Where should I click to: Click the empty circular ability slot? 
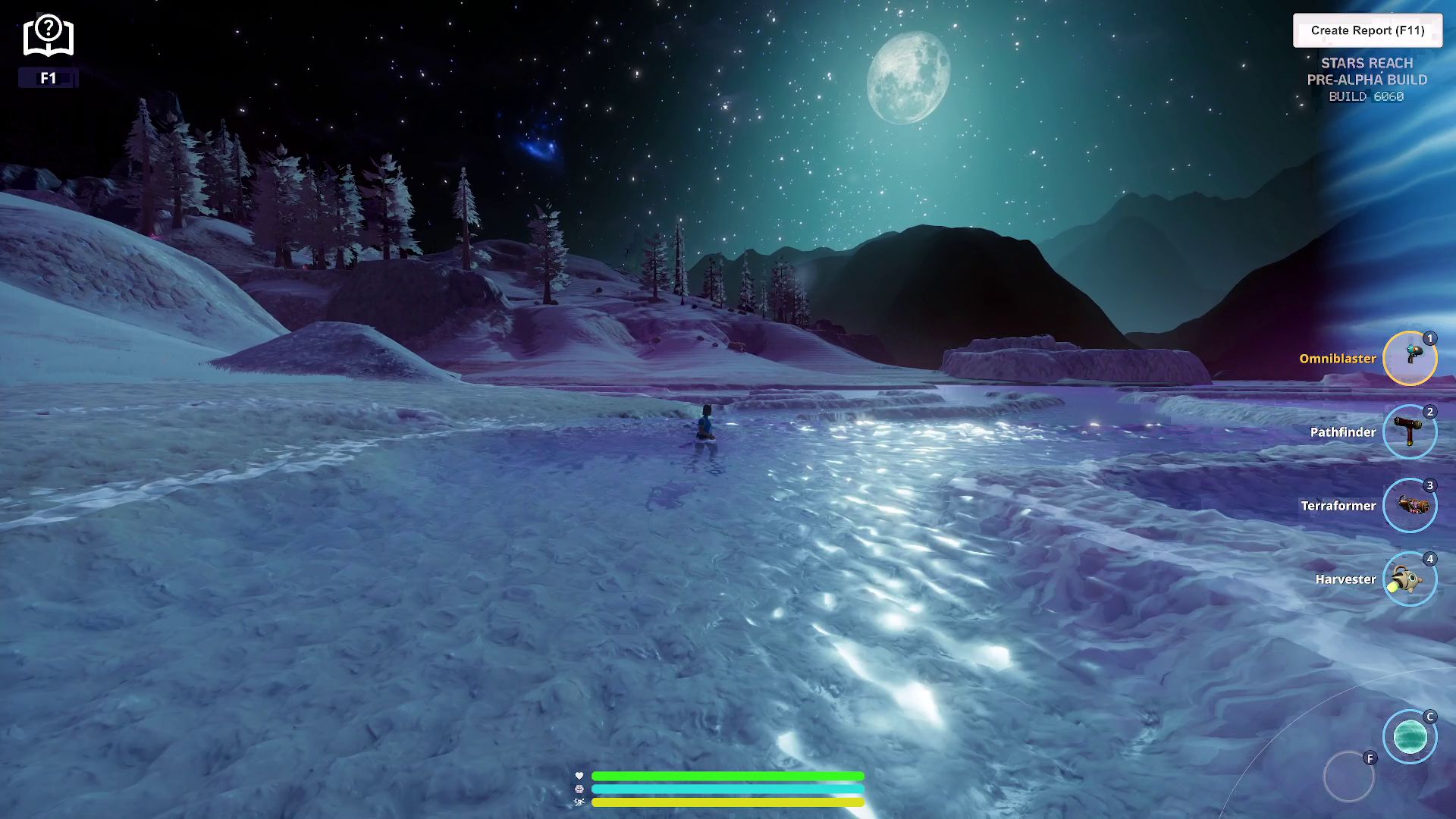pyautogui.click(x=1348, y=777)
